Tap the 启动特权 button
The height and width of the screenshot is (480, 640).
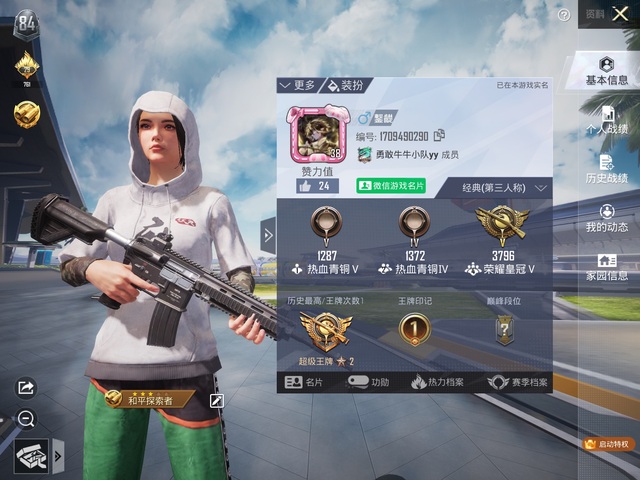tap(608, 443)
